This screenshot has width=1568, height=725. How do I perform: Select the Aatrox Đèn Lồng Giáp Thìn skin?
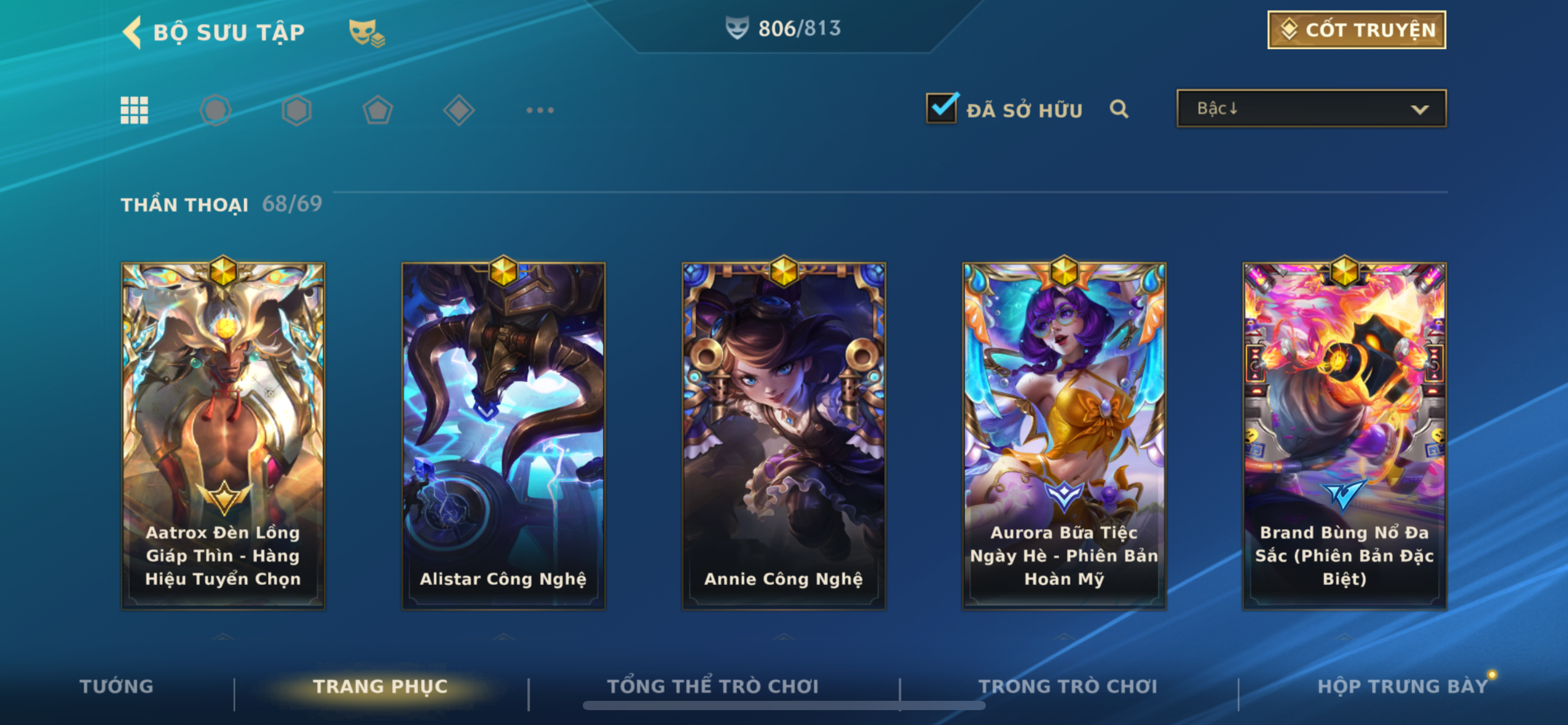[223, 434]
